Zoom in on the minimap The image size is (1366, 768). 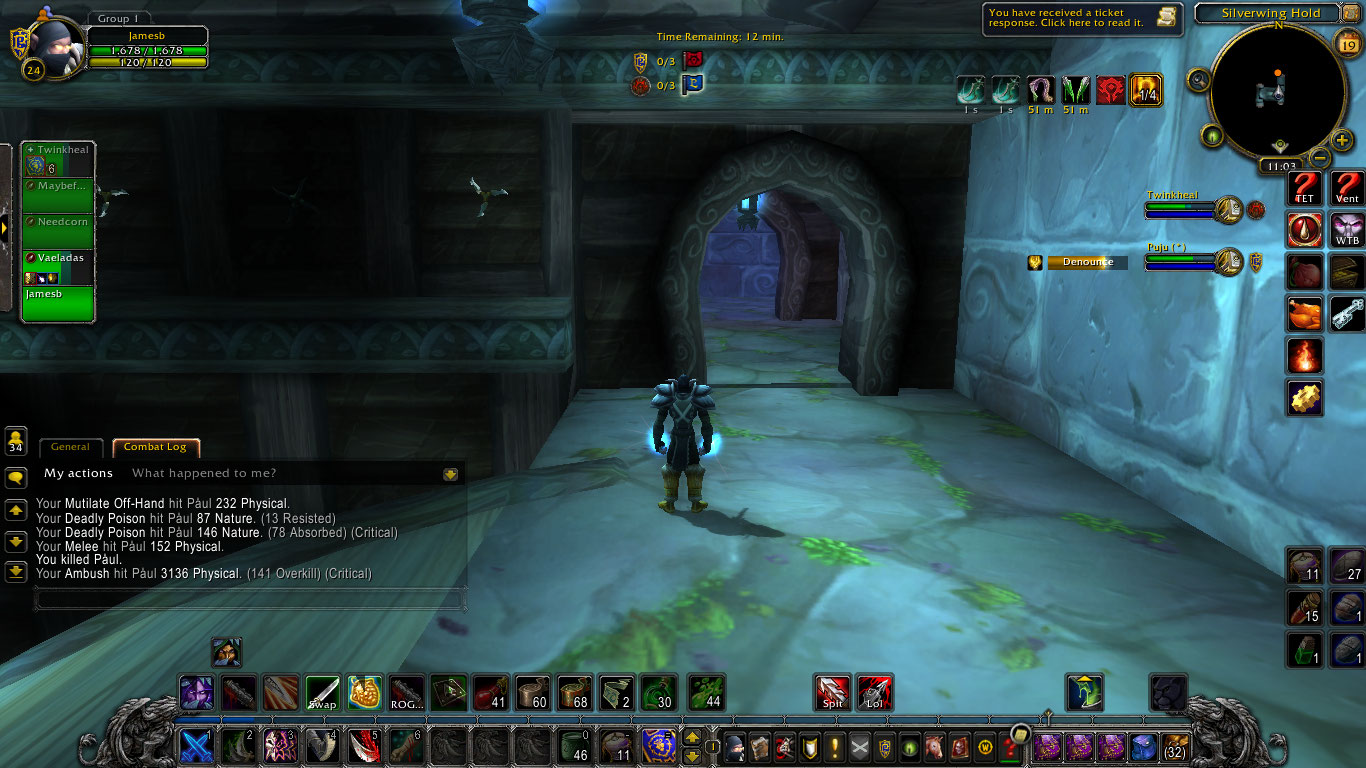click(1342, 140)
